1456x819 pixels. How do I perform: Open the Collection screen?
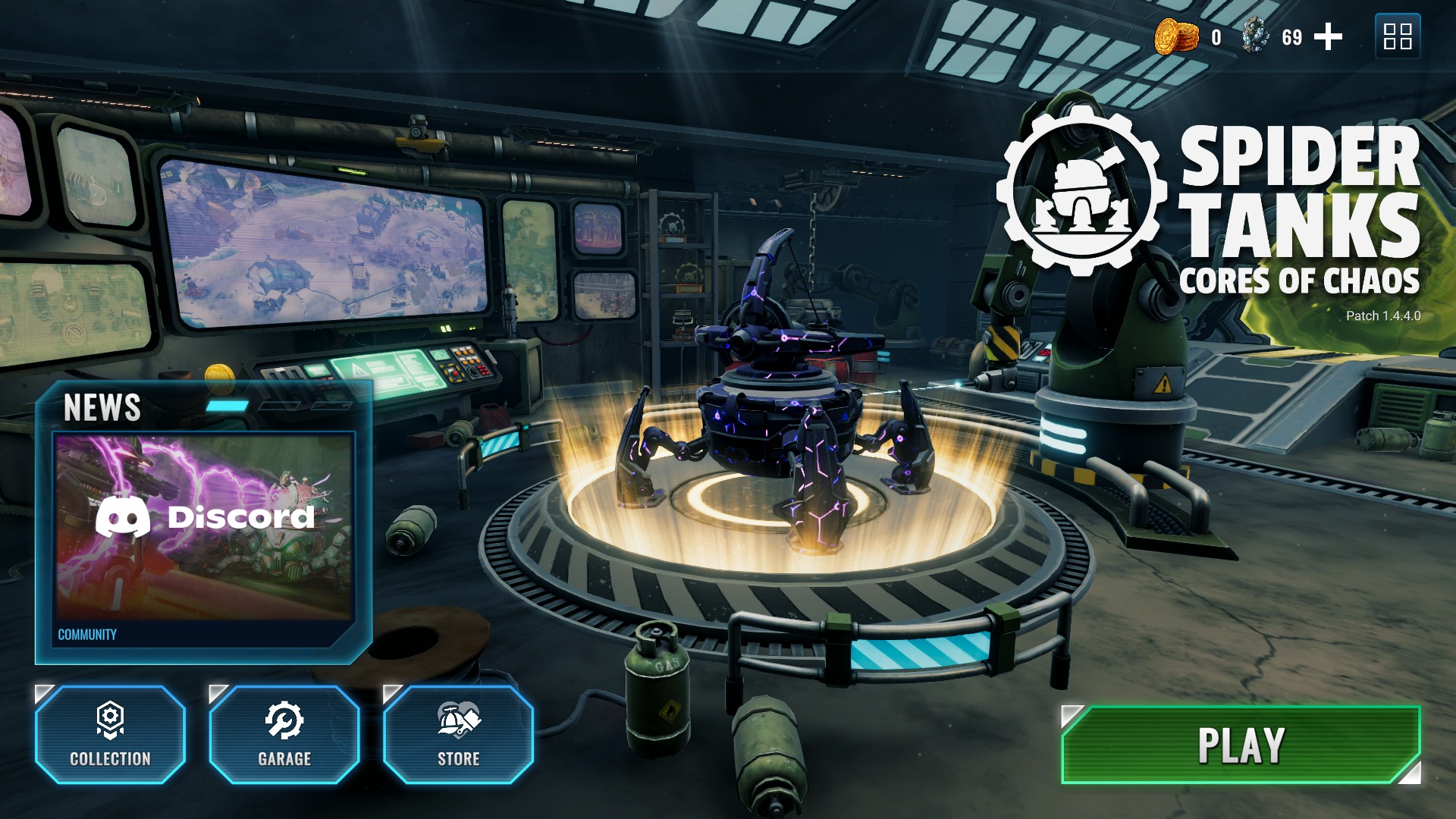click(111, 734)
